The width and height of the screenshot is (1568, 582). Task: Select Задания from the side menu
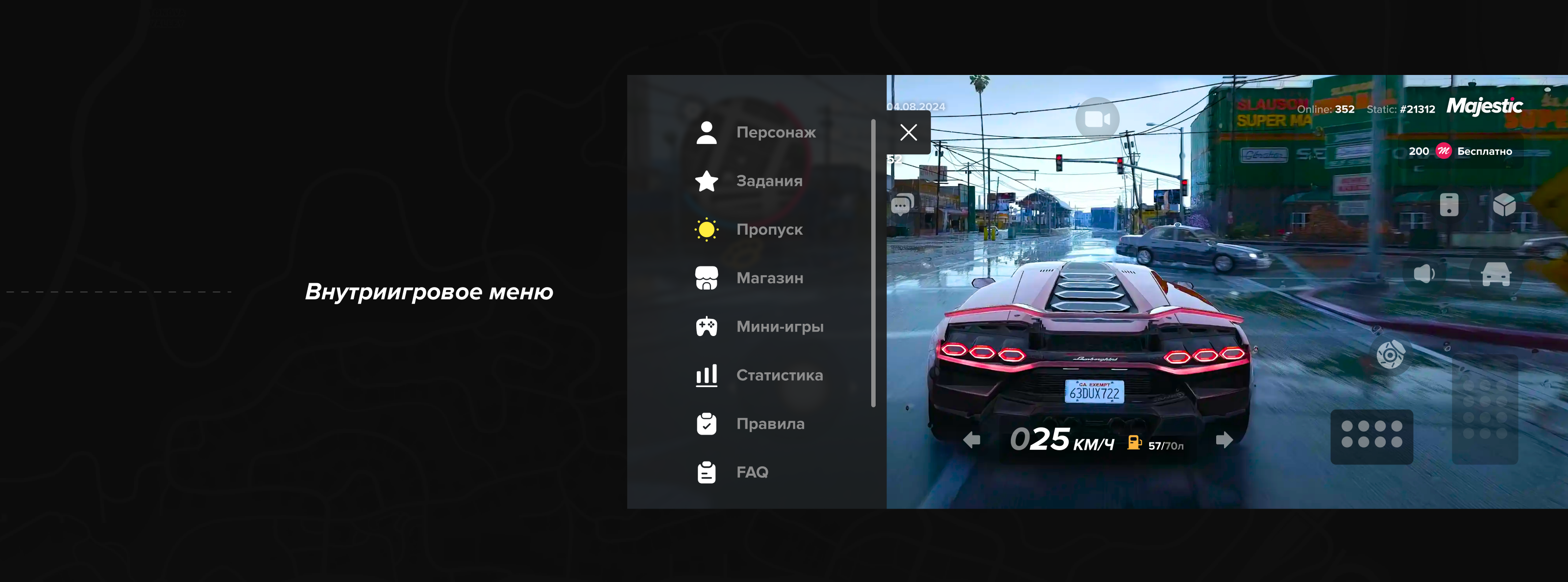(x=768, y=181)
